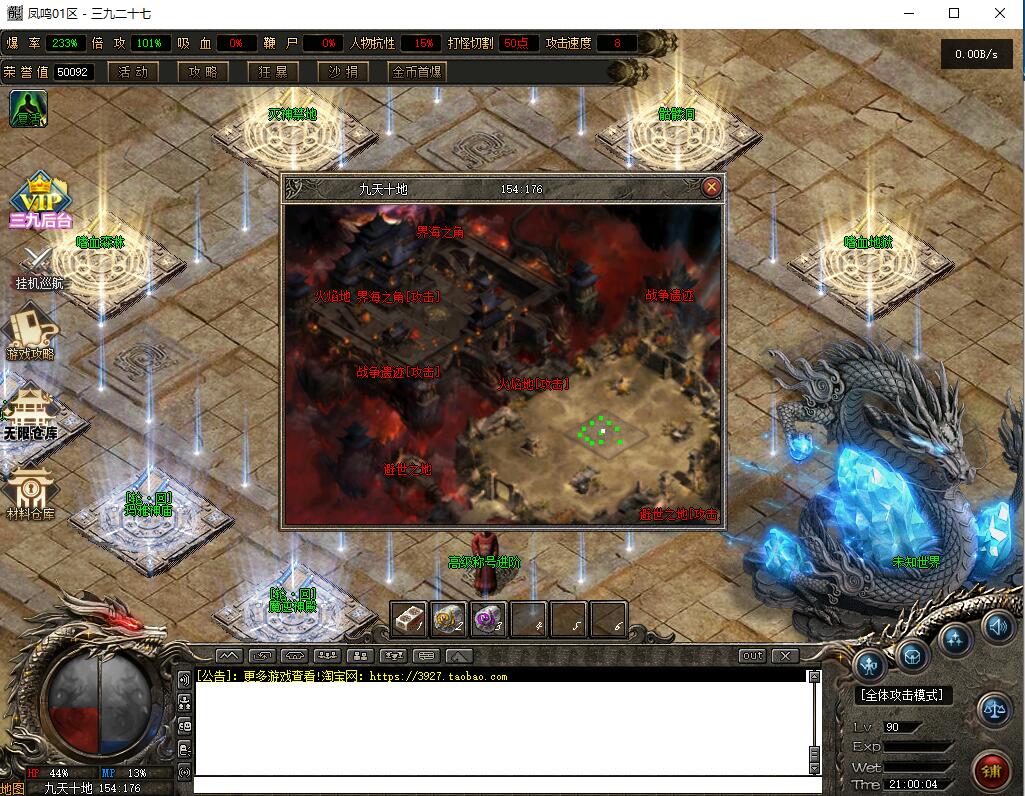Open the red 铺 shop button
Image resolution: width=1025 pixels, height=796 pixels.
point(990,771)
